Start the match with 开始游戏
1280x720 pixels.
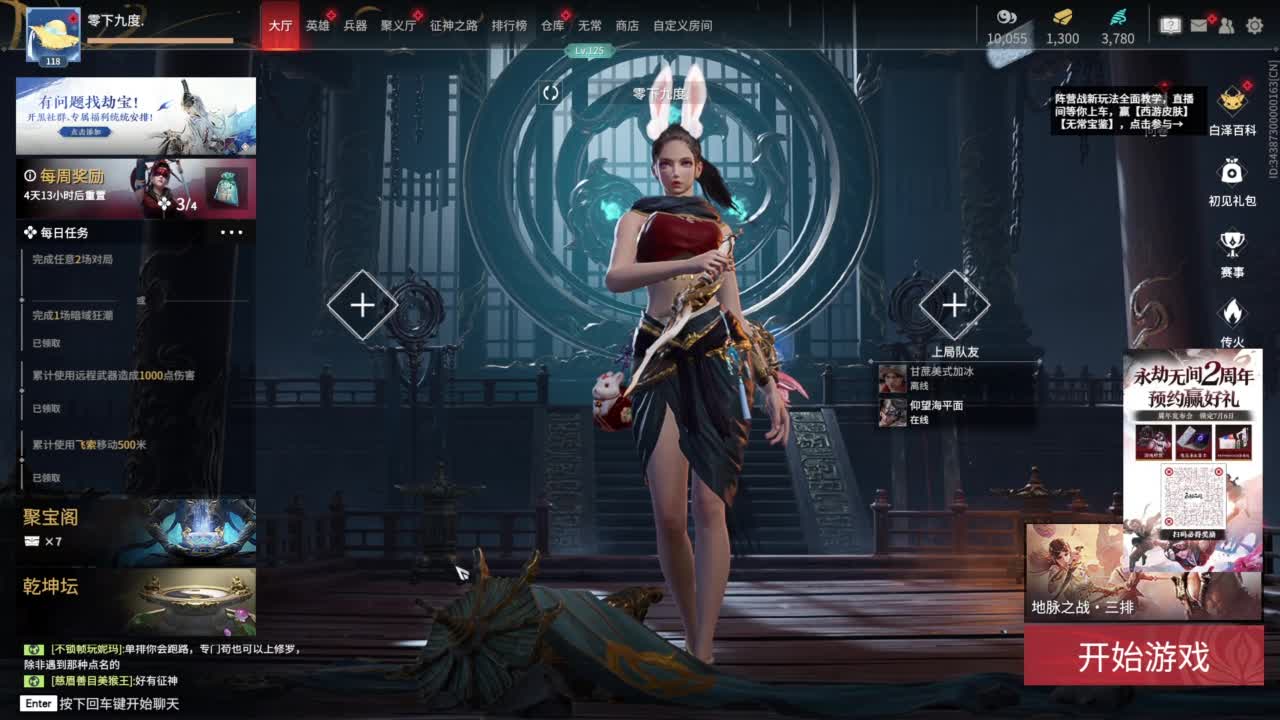tap(1143, 657)
